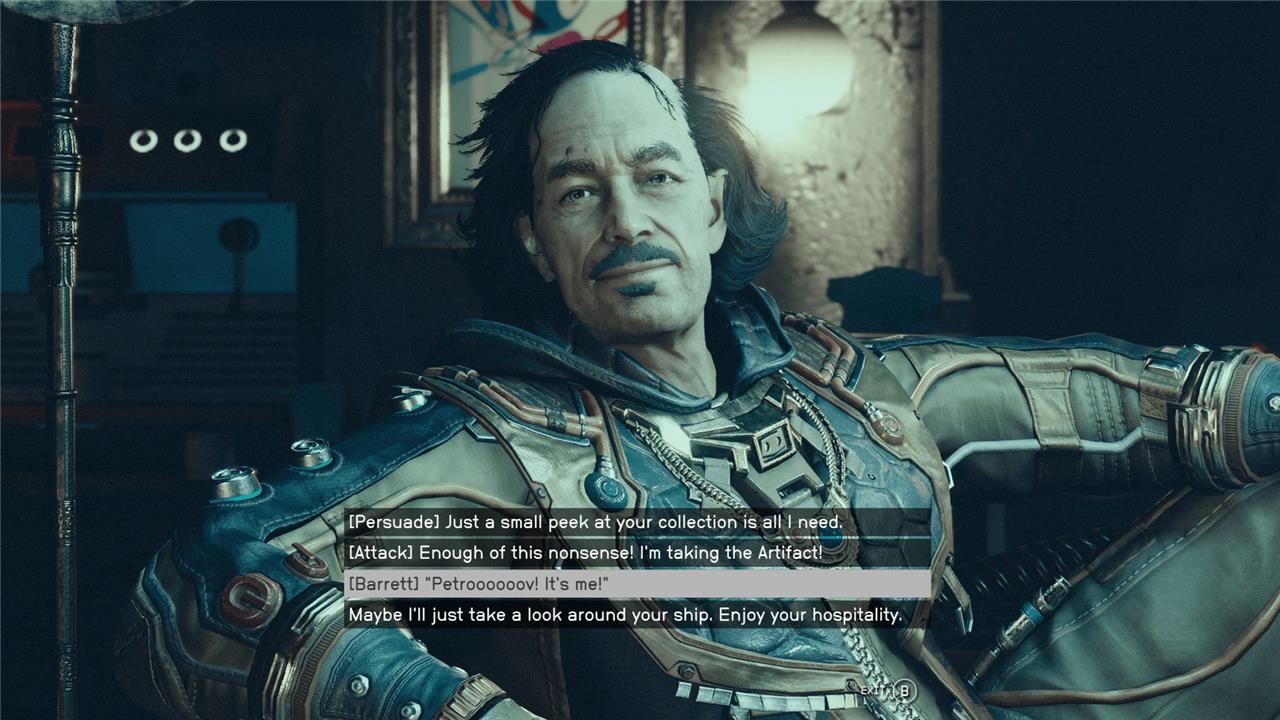Choose the Persuade dialogue option
This screenshot has width=1280, height=720.
coord(596,522)
